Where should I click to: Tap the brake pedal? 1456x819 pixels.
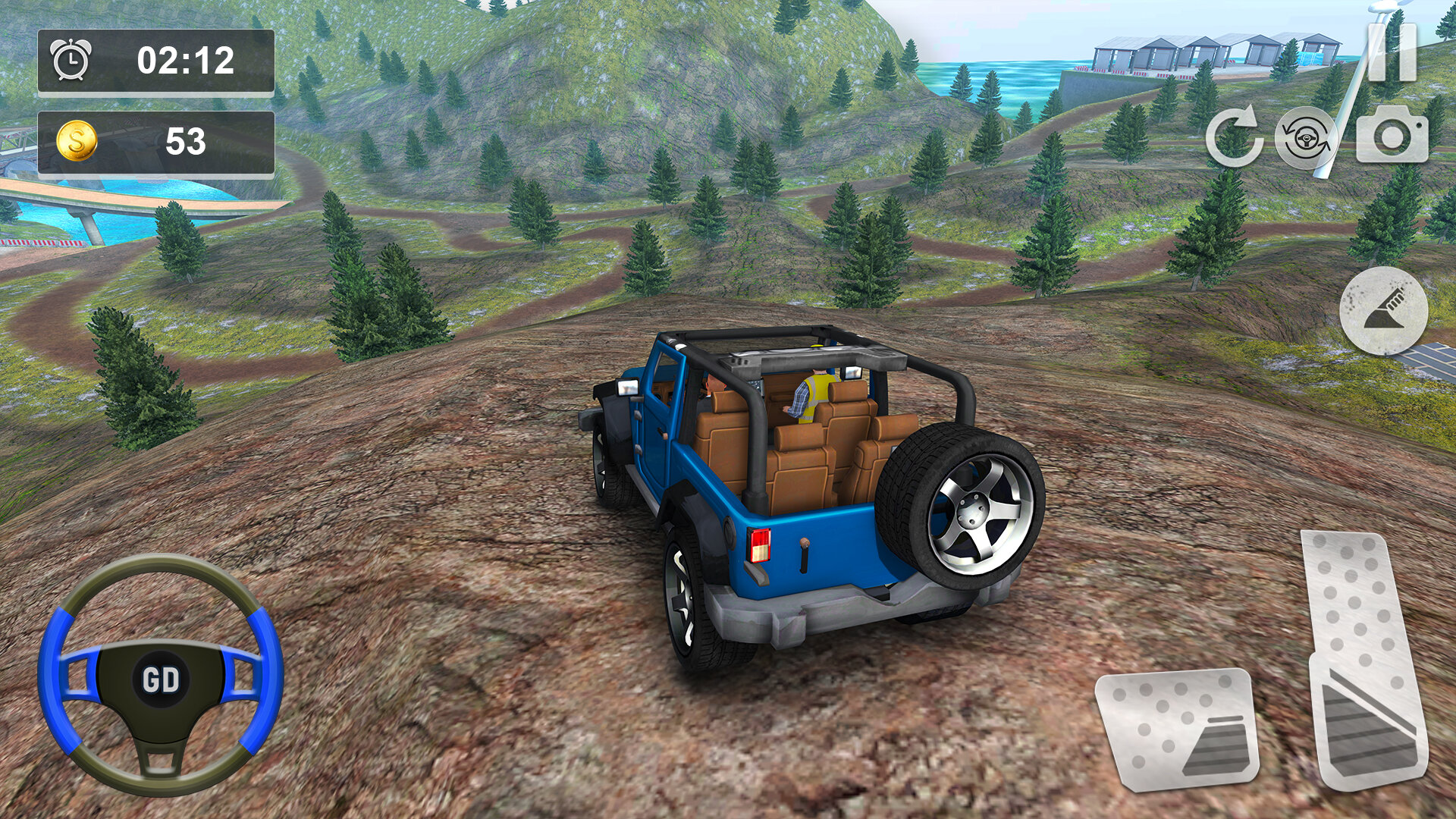(x=1178, y=728)
